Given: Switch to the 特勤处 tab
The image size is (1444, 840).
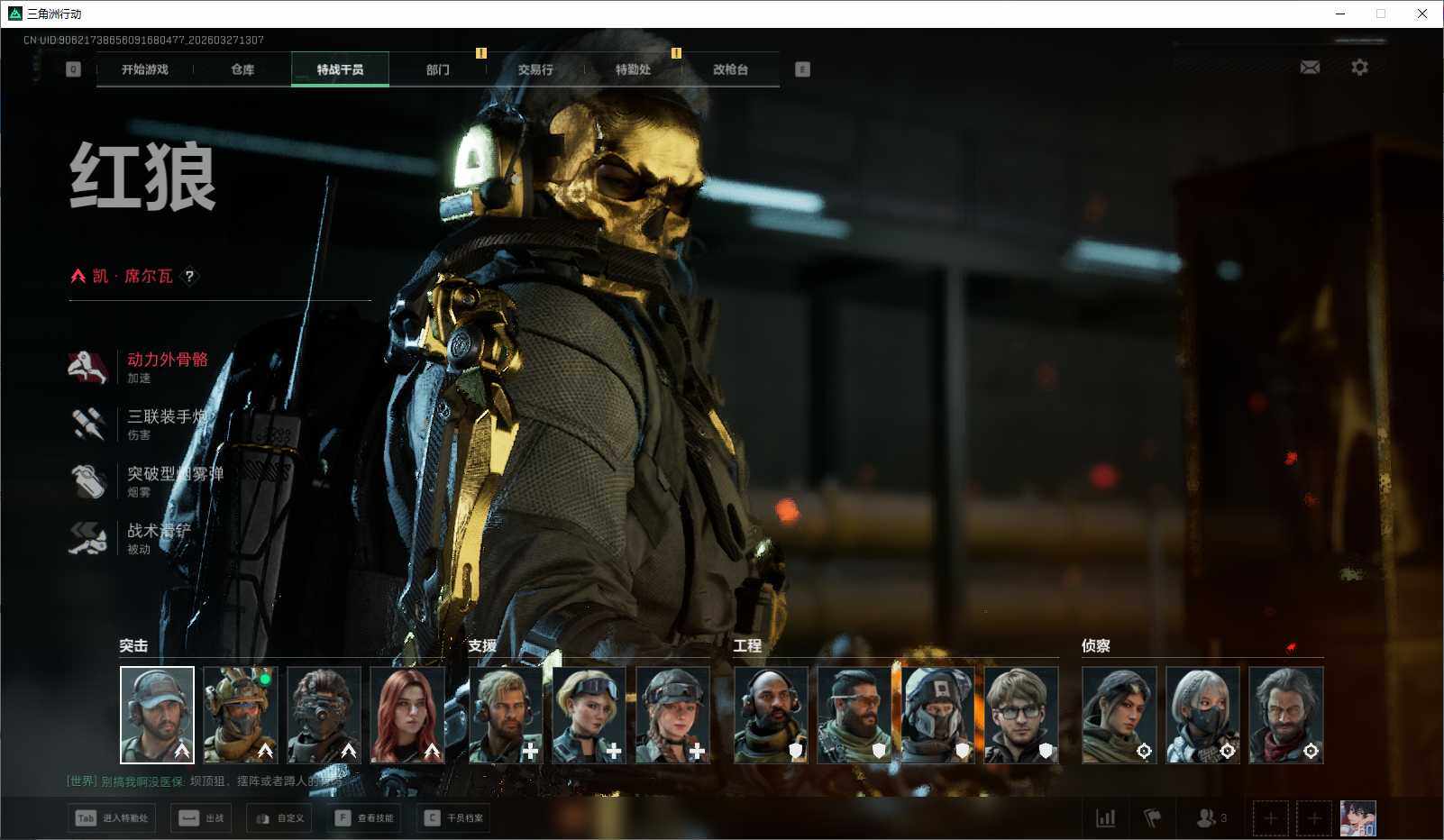Looking at the screenshot, I should (x=633, y=69).
